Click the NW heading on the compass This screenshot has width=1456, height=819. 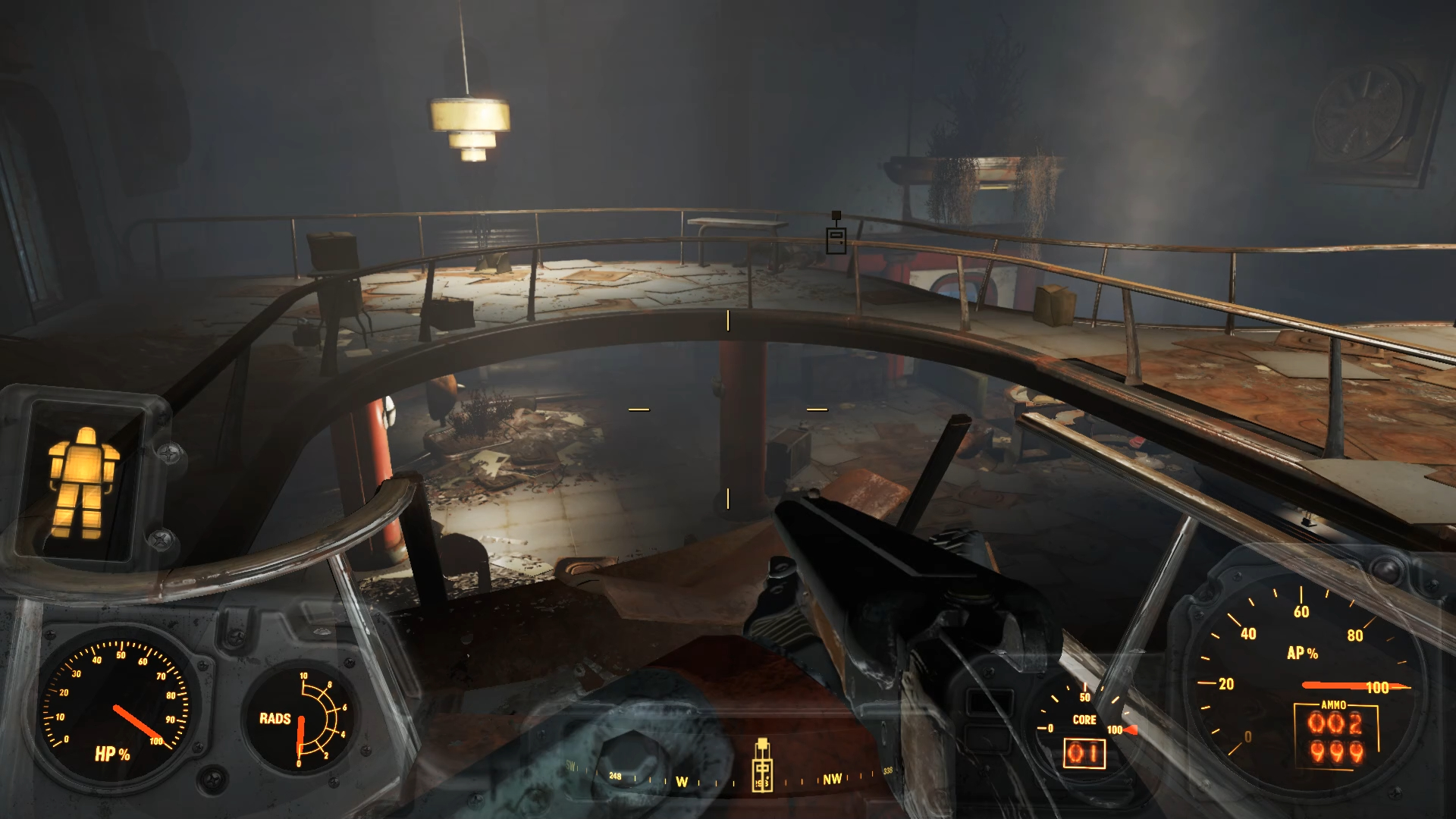coord(832,780)
